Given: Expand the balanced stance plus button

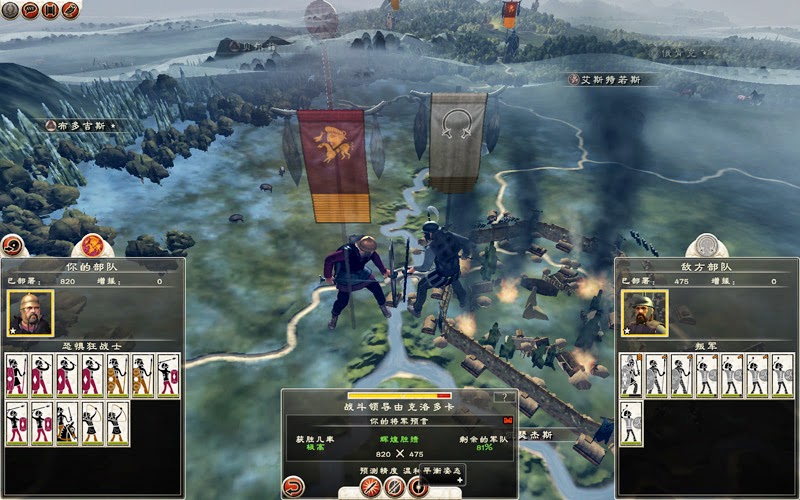Looking at the screenshot, I should click(459, 480).
